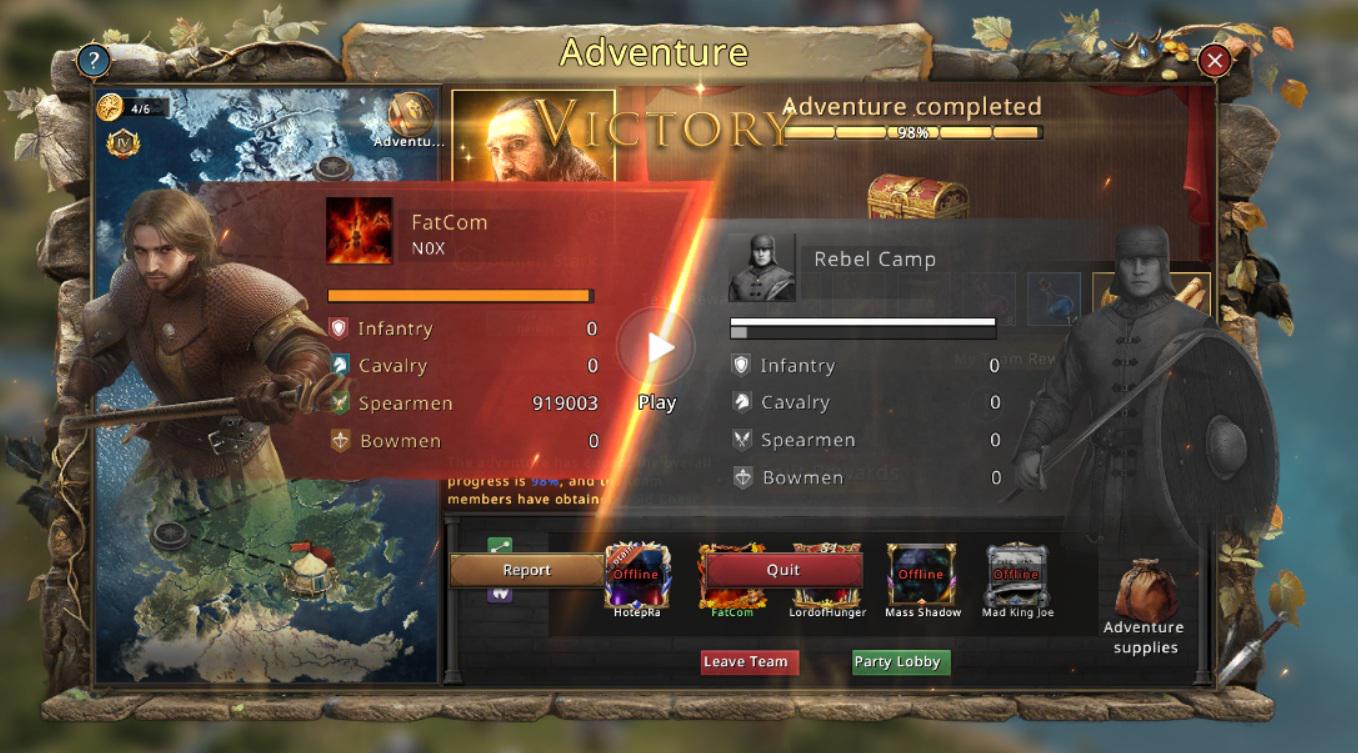Open the Adventure book icon on the map
1358x753 pixels.
point(409,115)
